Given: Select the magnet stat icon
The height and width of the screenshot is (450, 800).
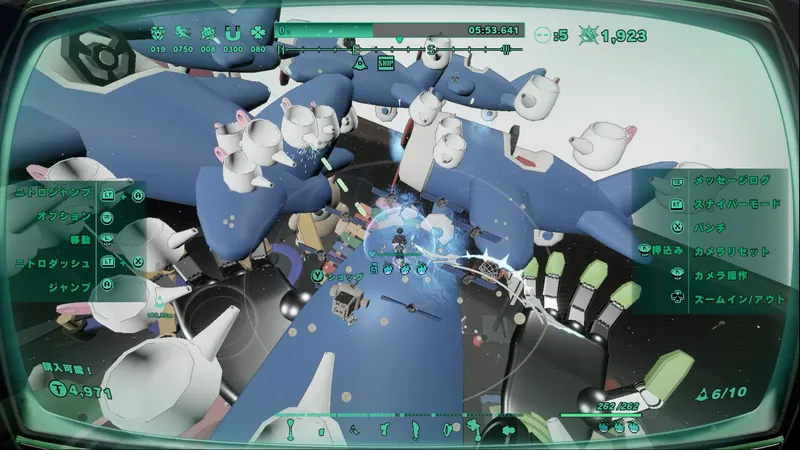Looking at the screenshot, I should click(234, 32).
